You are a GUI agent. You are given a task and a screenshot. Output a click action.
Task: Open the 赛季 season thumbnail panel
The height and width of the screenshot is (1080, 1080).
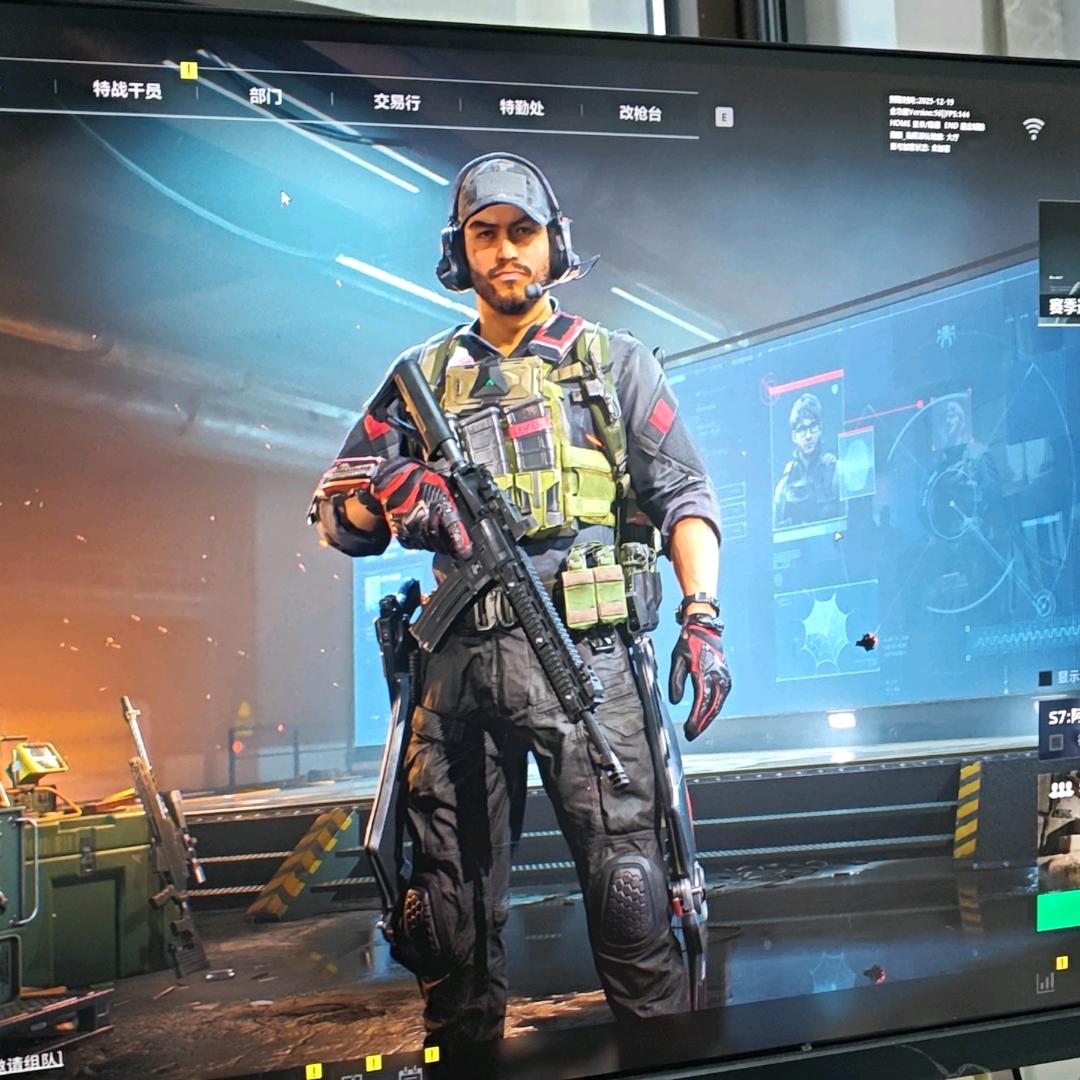click(x=1059, y=262)
